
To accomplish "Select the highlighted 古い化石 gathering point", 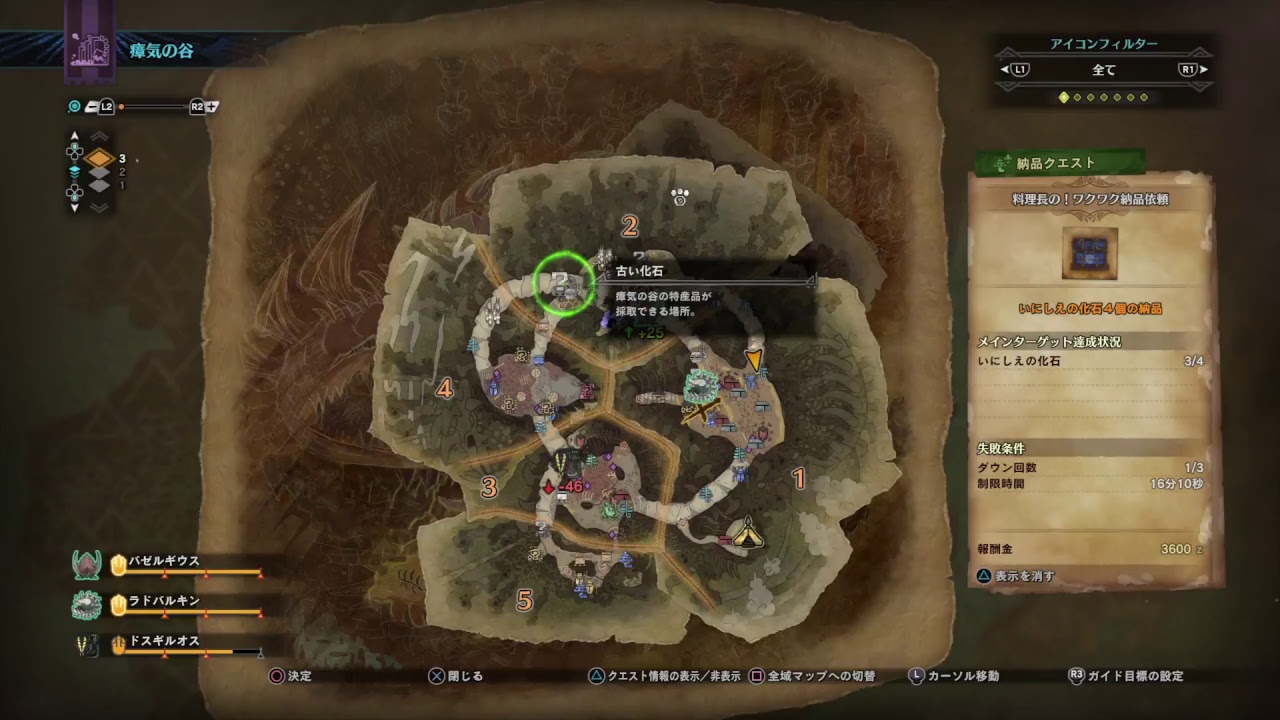I will [x=564, y=285].
